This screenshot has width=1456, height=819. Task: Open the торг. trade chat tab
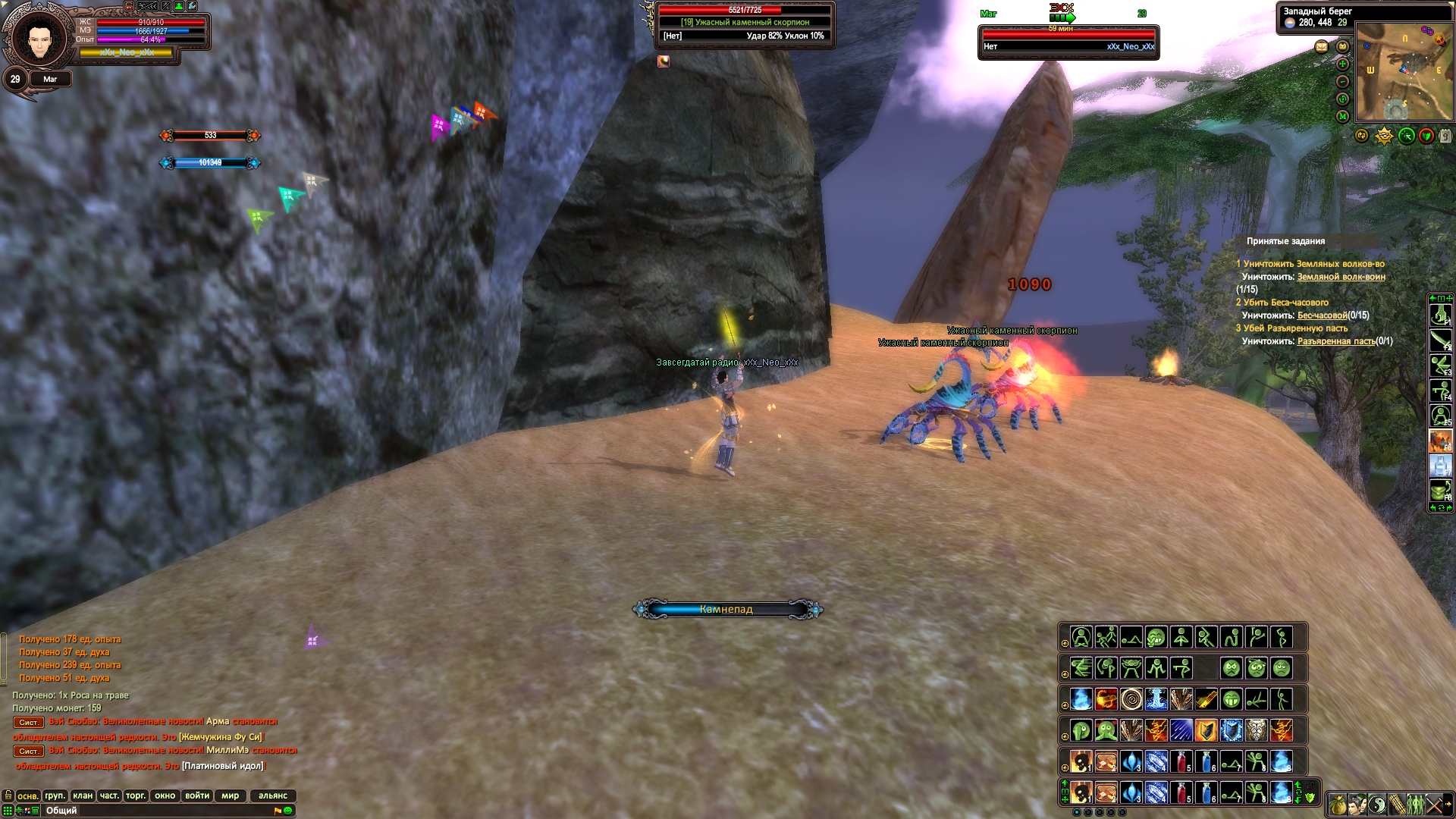click(x=136, y=795)
